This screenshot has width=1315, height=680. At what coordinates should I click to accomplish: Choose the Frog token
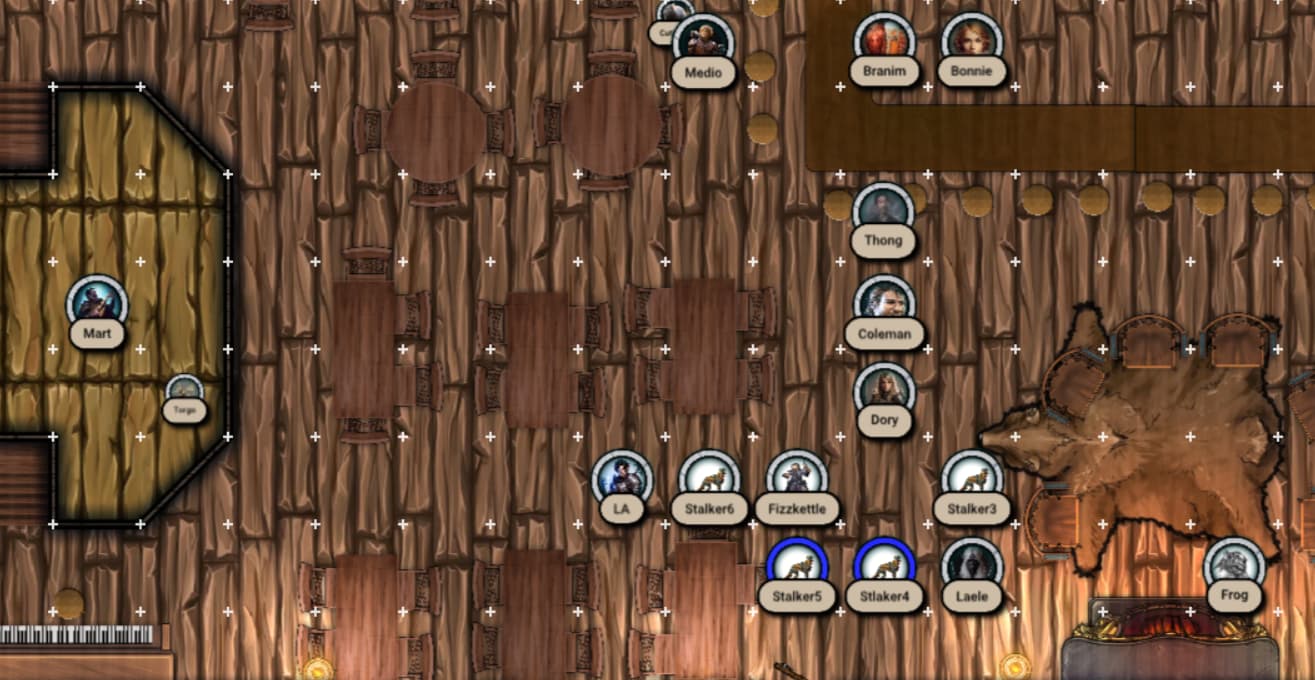1234,566
